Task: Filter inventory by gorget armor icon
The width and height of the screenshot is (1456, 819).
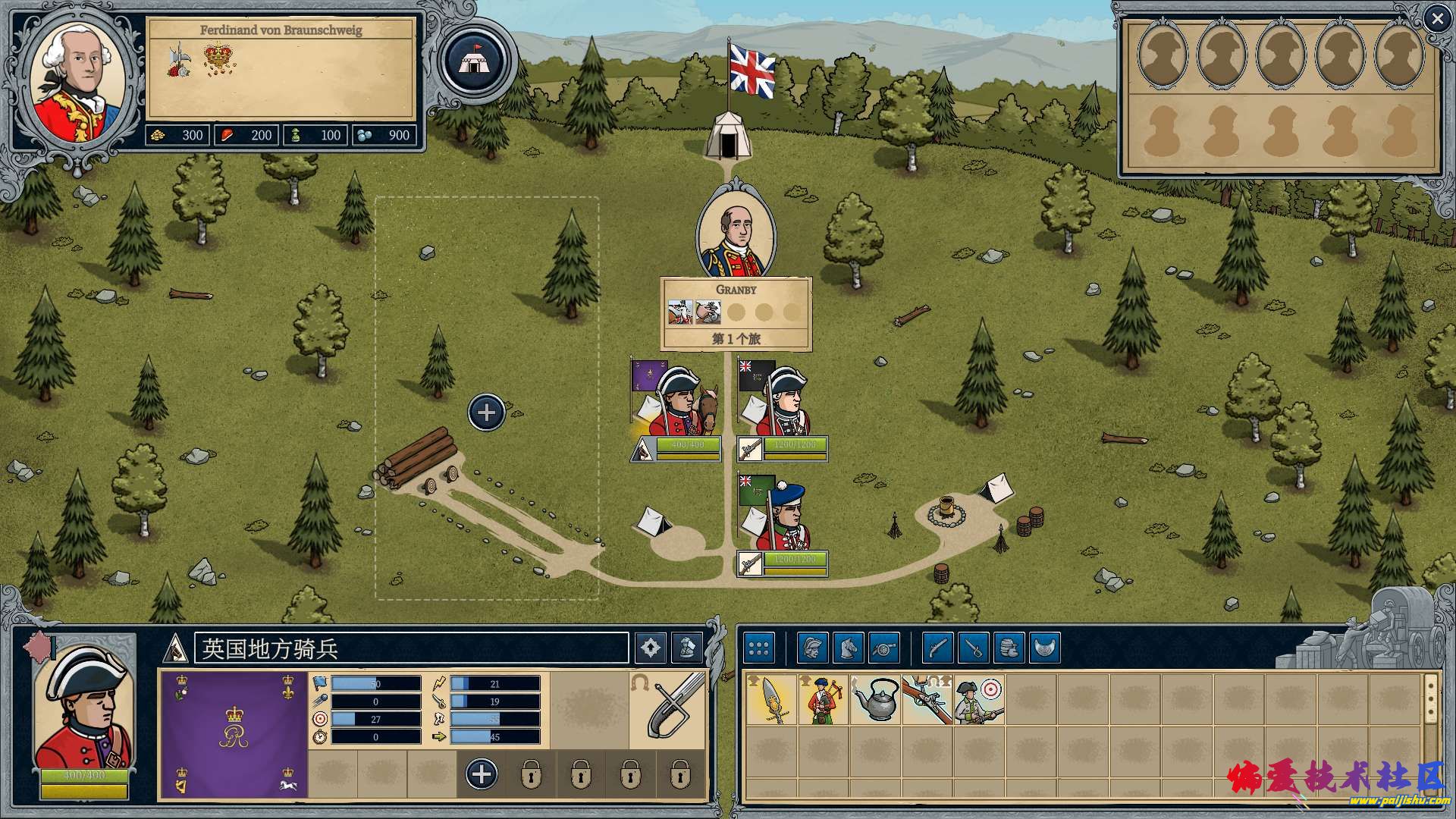Action: coord(1045,648)
